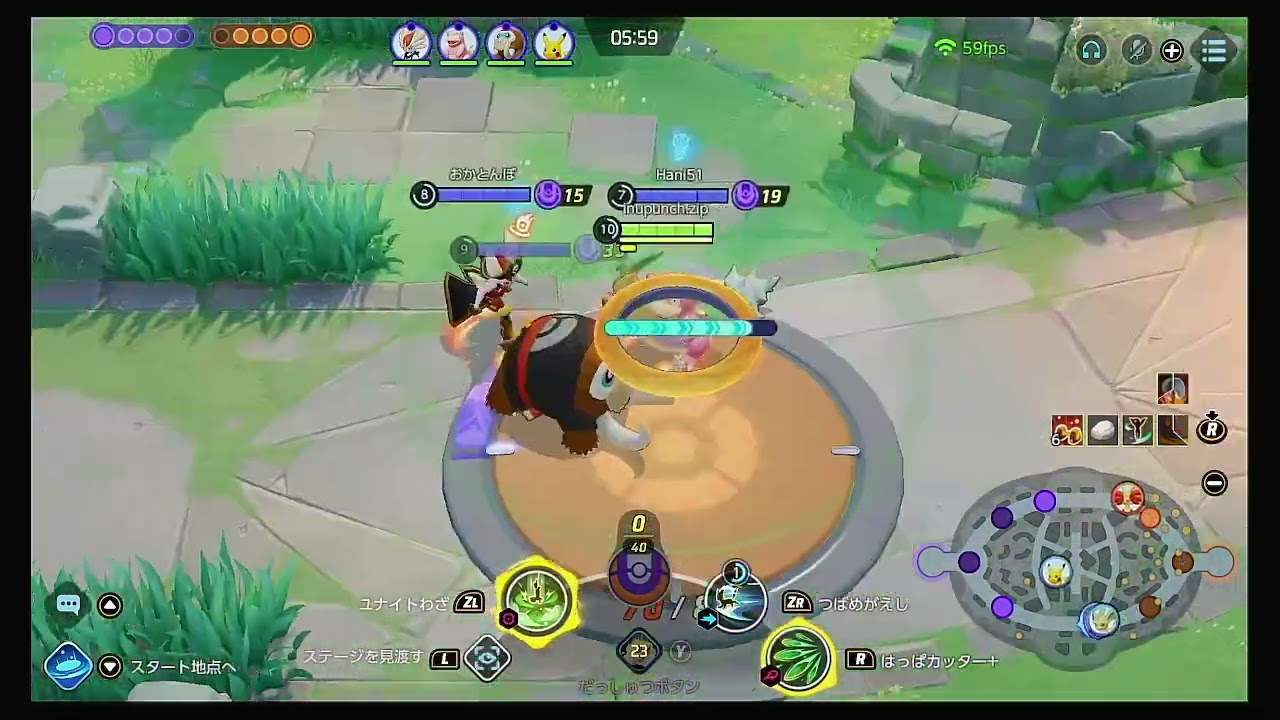Toggle the headphones voice chat icon
The height and width of the screenshot is (720, 1280).
pos(1091,50)
